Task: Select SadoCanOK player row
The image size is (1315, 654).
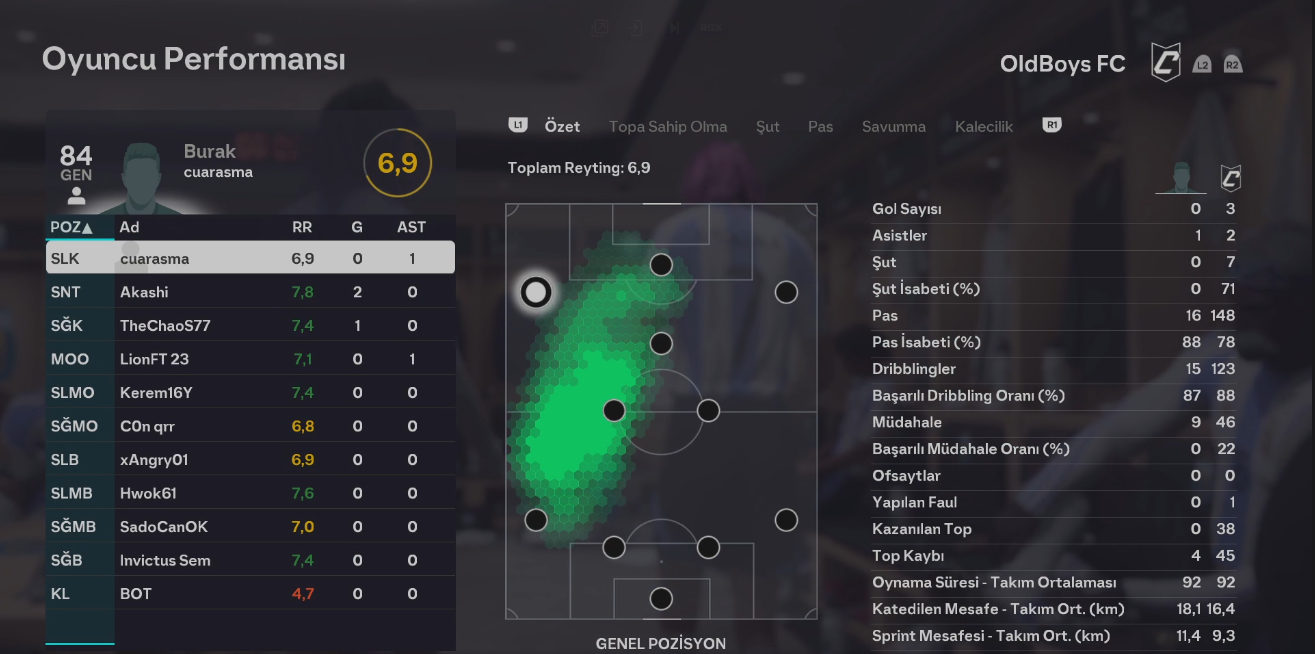Action: pyautogui.click(x=250, y=527)
